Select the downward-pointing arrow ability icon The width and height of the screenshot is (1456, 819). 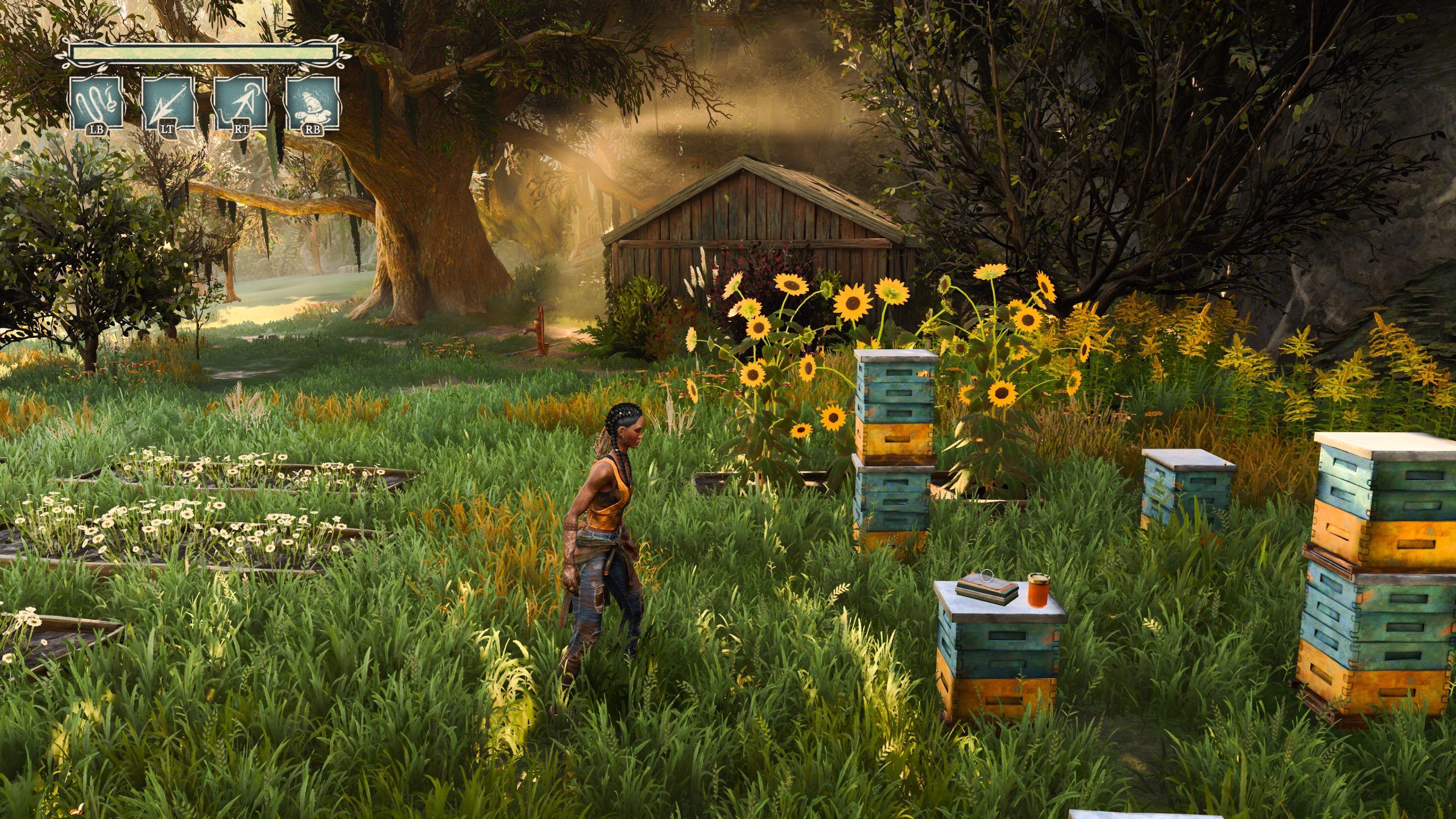[x=168, y=104]
